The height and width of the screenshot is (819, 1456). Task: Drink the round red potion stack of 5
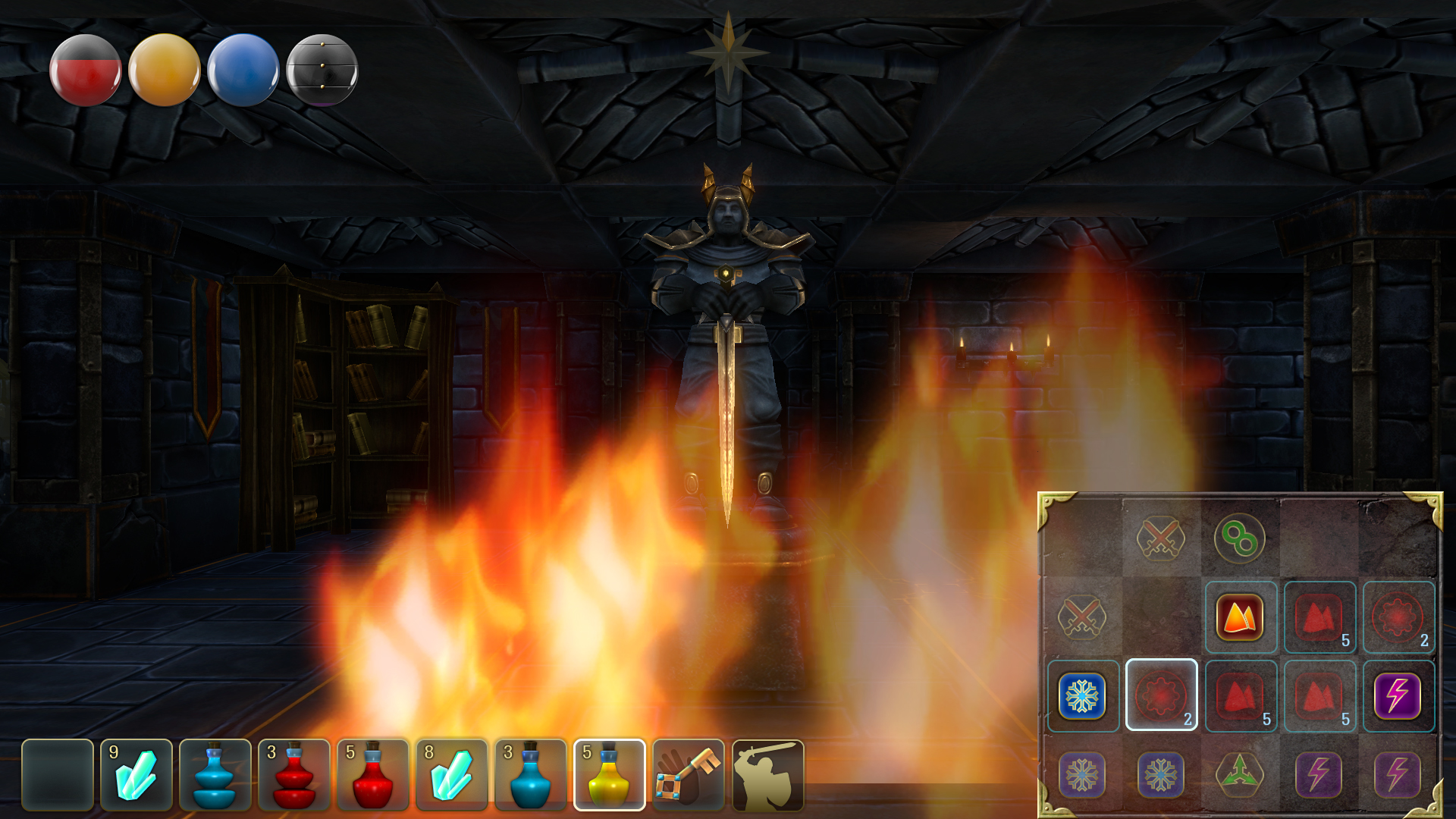pos(373,775)
